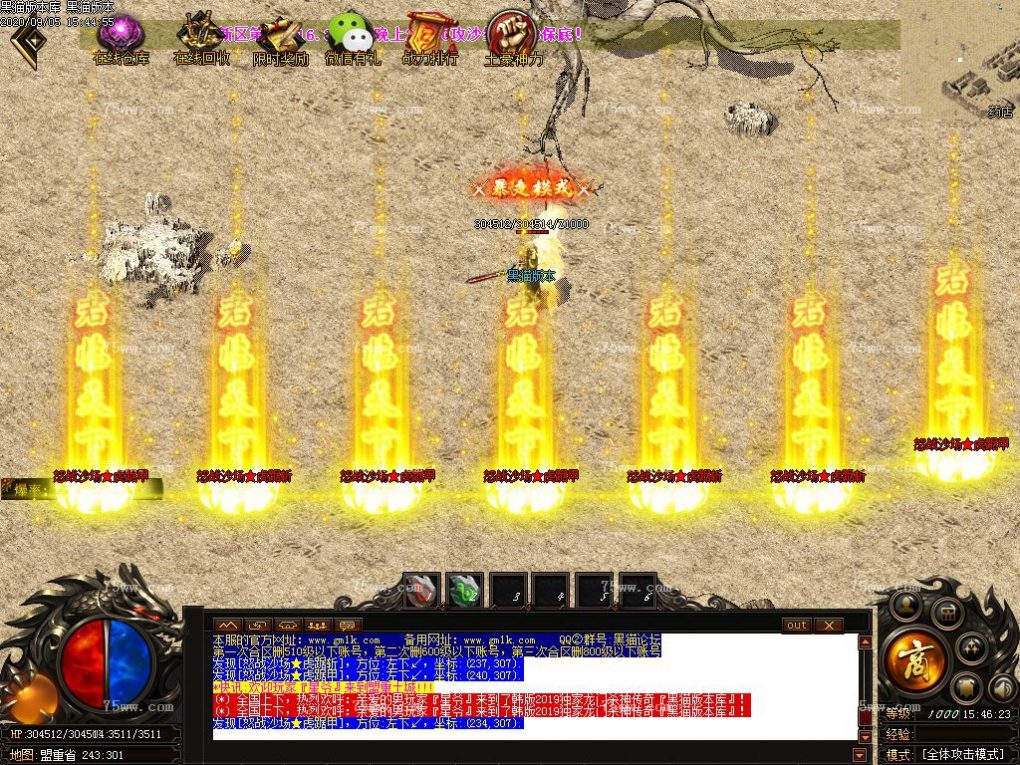The image size is (1020, 765).
Task: Show the 战力排行 power ranking
Action: click(x=431, y=38)
